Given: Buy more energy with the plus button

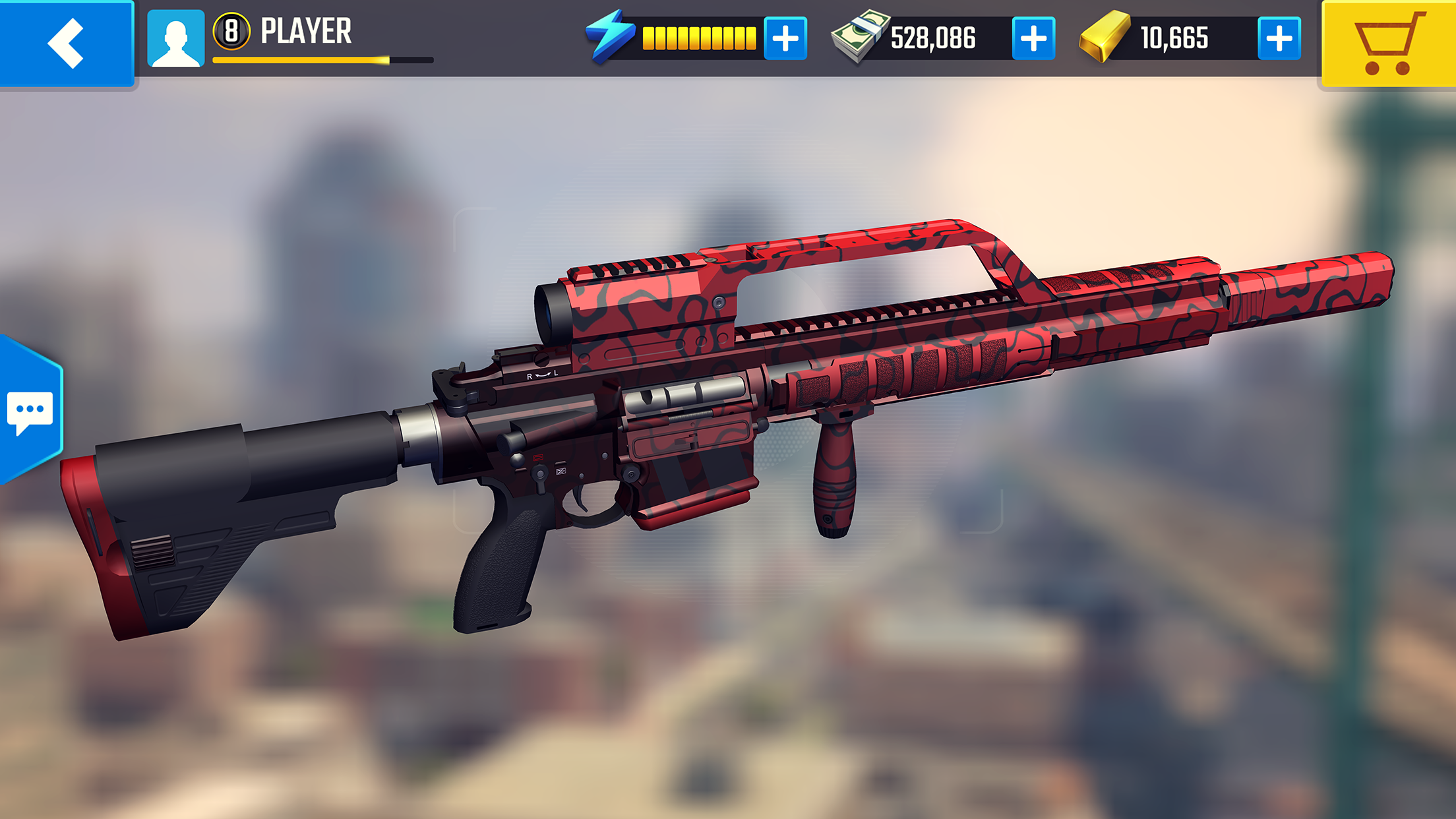Looking at the screenshot, I should point(785,38).
